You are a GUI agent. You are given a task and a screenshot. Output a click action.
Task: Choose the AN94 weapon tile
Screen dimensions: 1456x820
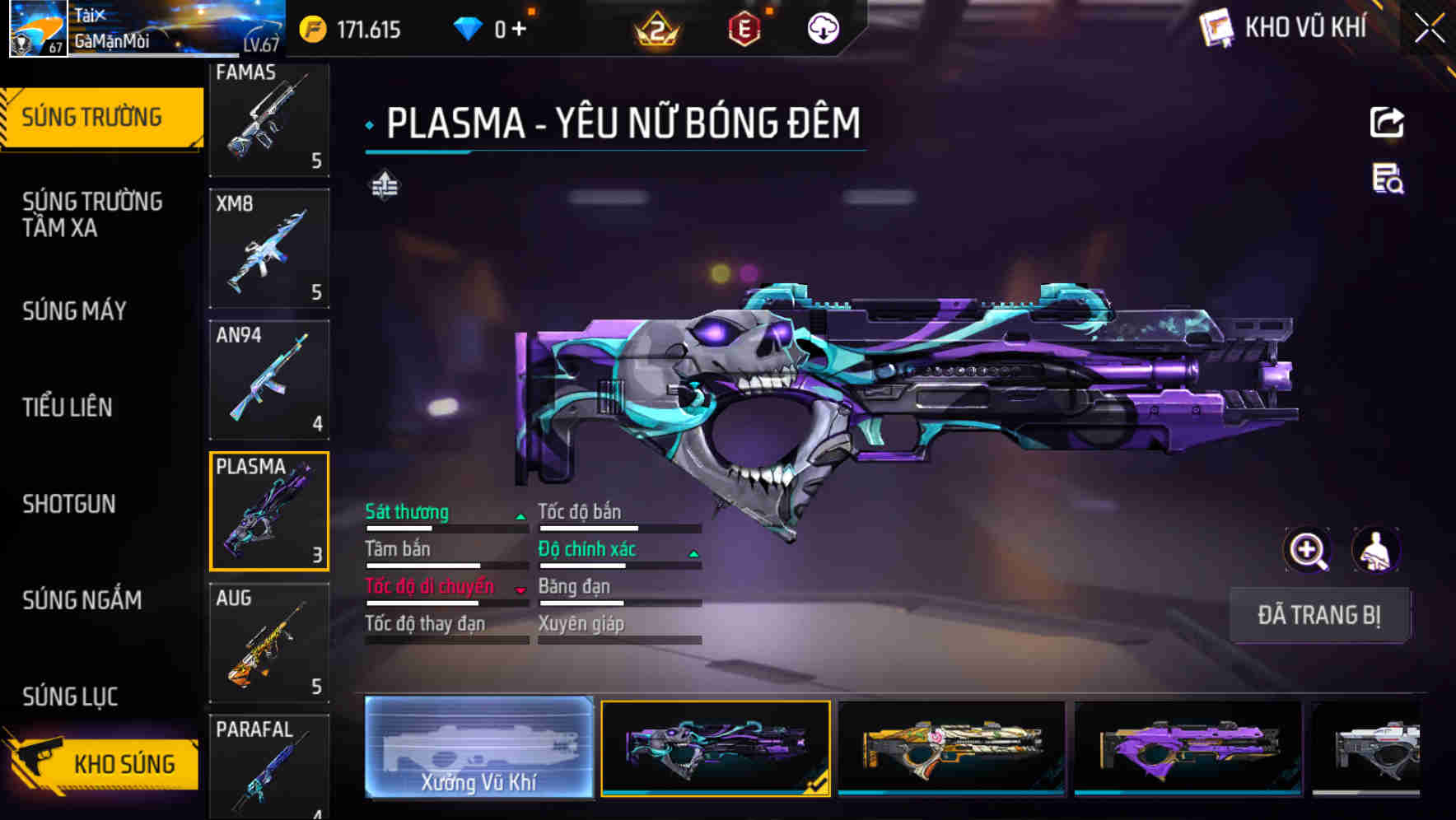pos(269,380)
